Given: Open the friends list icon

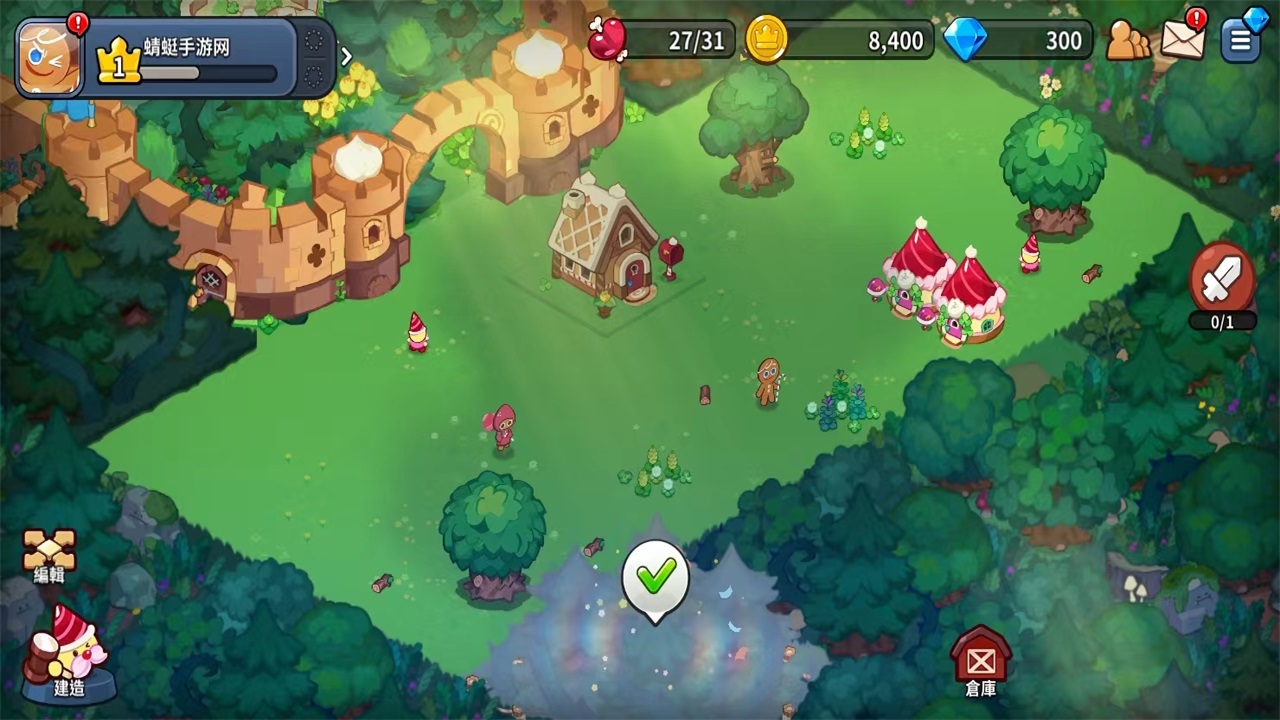Looking at the screenshot, I should point(1127,40).
